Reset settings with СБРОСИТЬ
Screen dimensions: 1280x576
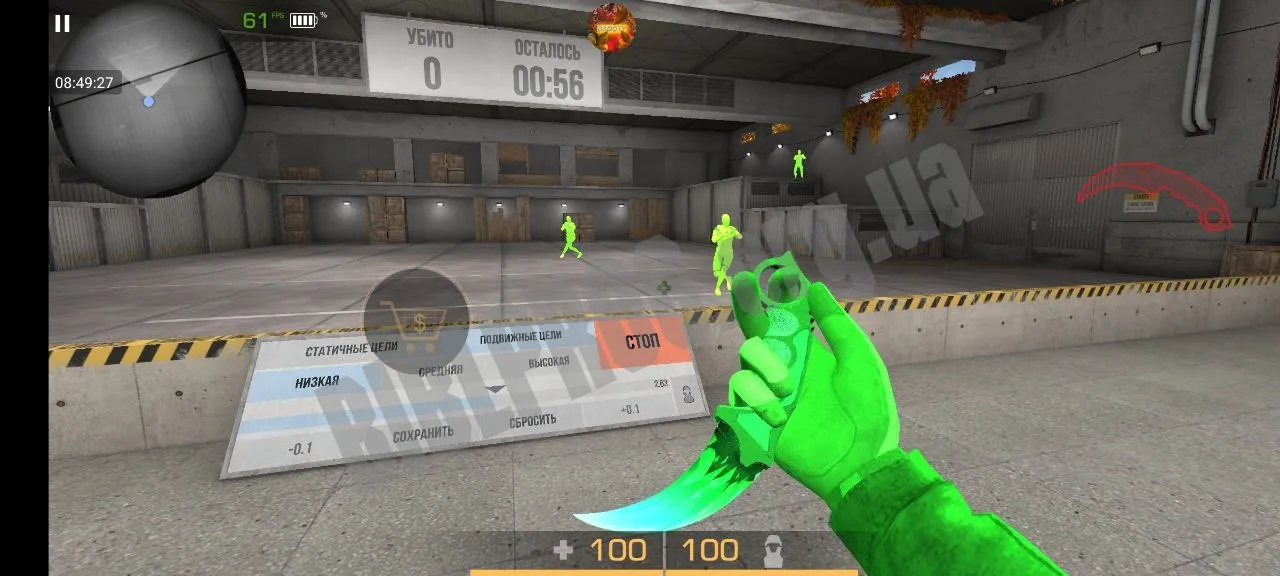tap(532, 420)
